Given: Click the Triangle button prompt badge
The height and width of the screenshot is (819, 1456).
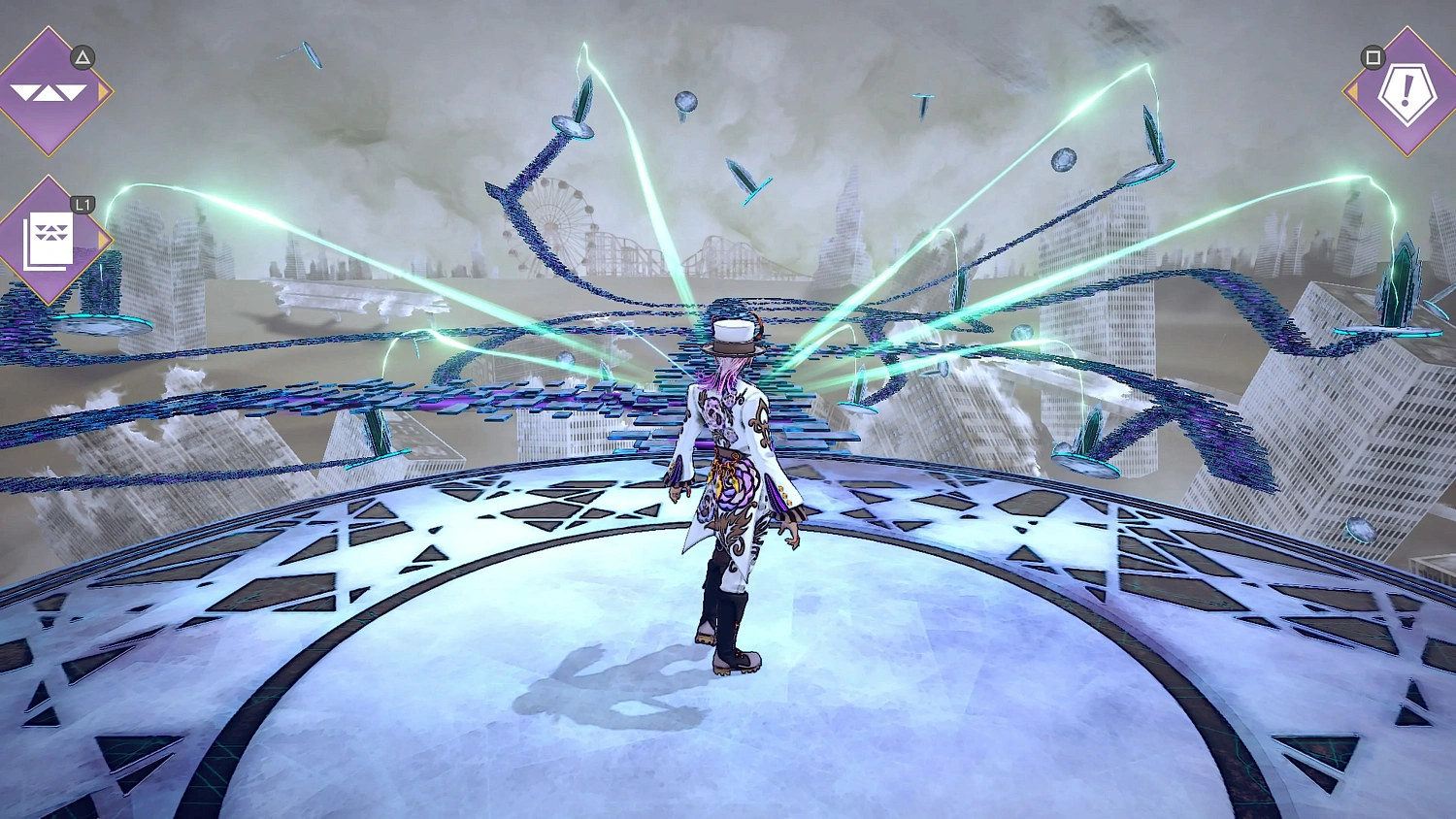Looking at the screenshot, I should tap(82, 58).
